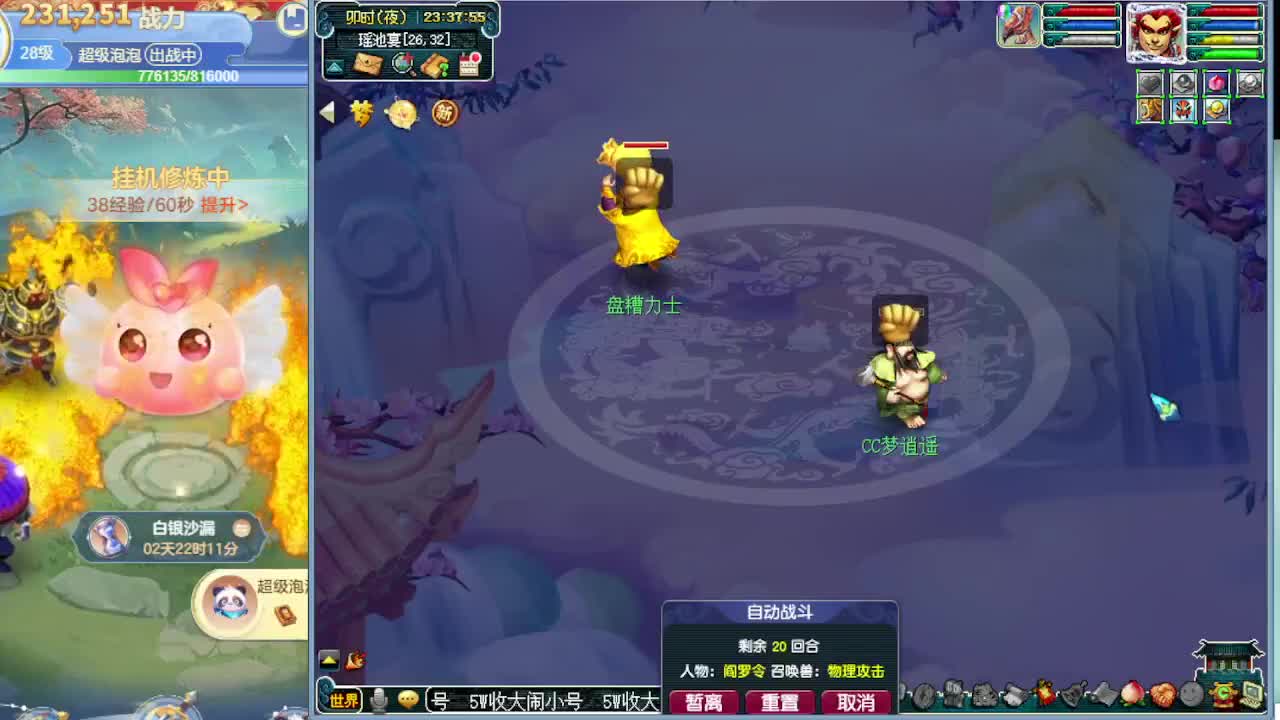Expand the chat panel with the up arrow
This screenshot has width=1280, height=720.
(330, 661)
